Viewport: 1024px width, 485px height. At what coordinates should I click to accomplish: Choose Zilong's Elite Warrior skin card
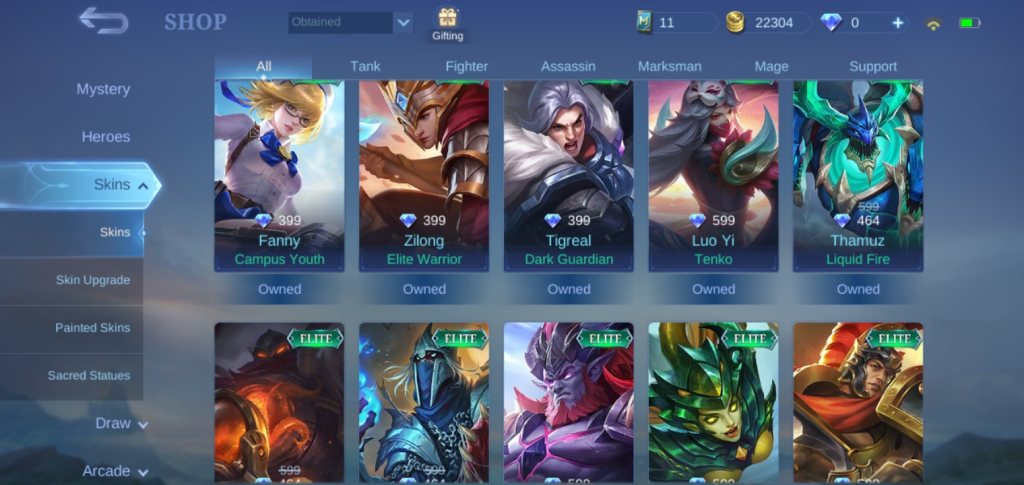(x=424, y=175)
